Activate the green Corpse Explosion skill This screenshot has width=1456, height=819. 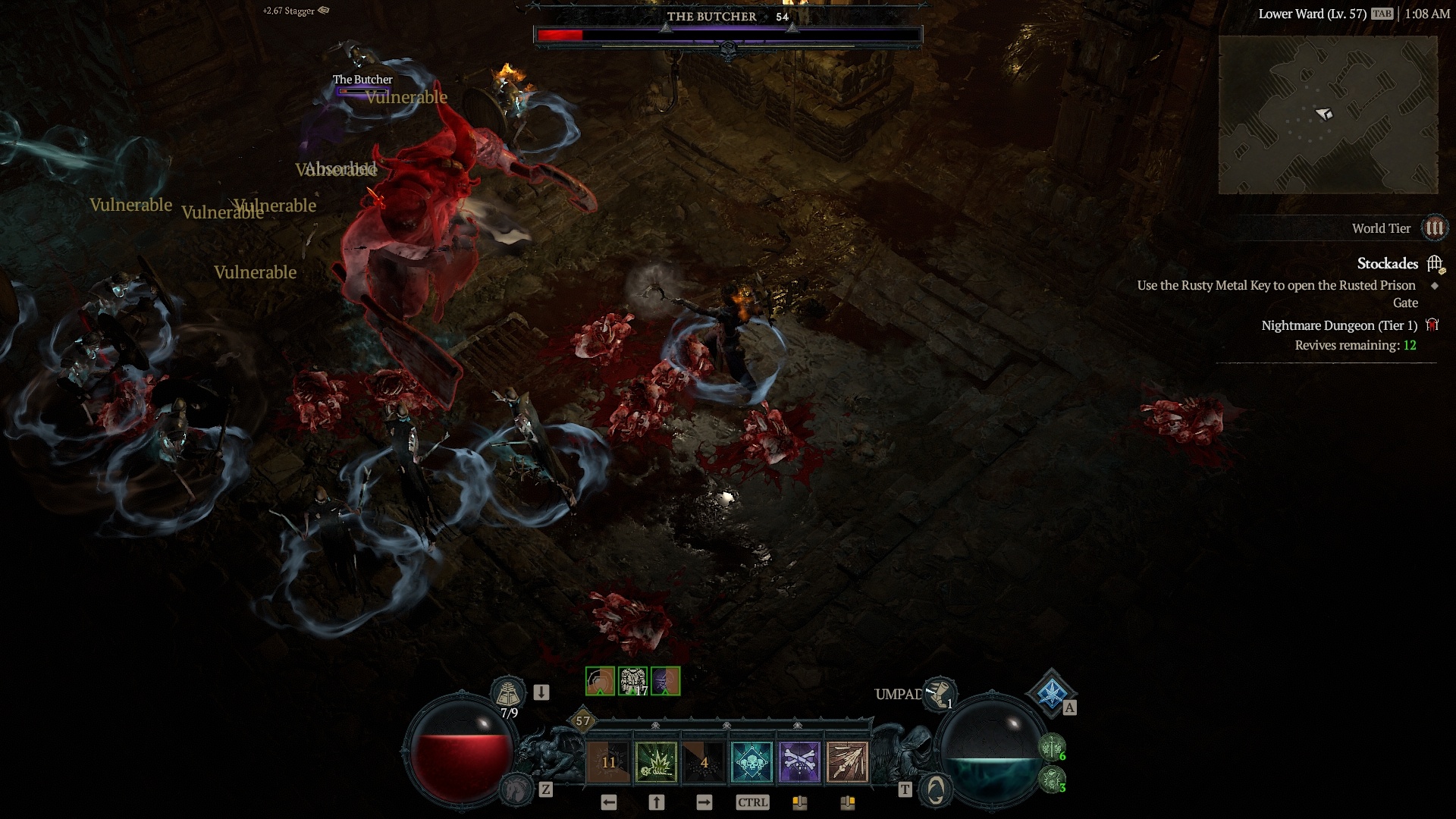point(656,761)
